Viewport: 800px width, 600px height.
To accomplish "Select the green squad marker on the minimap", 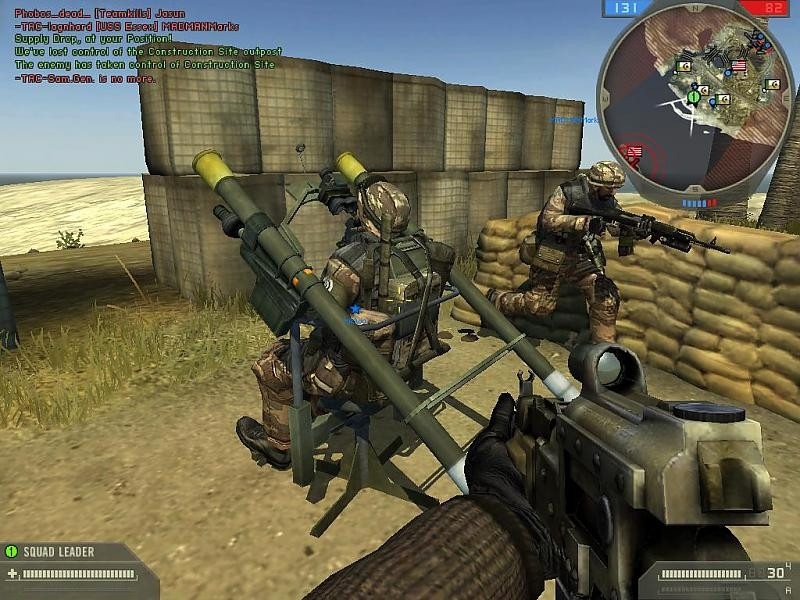I will click(x=693, y=97).
